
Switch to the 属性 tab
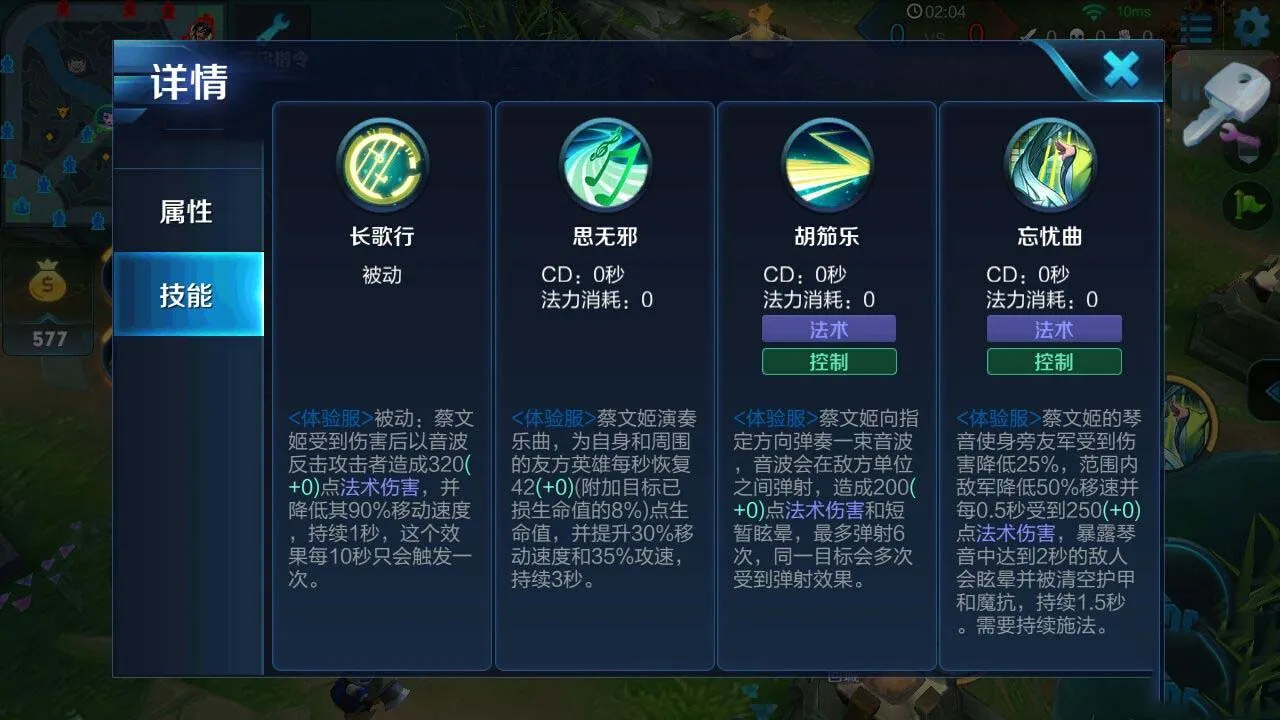click(189, 212)
